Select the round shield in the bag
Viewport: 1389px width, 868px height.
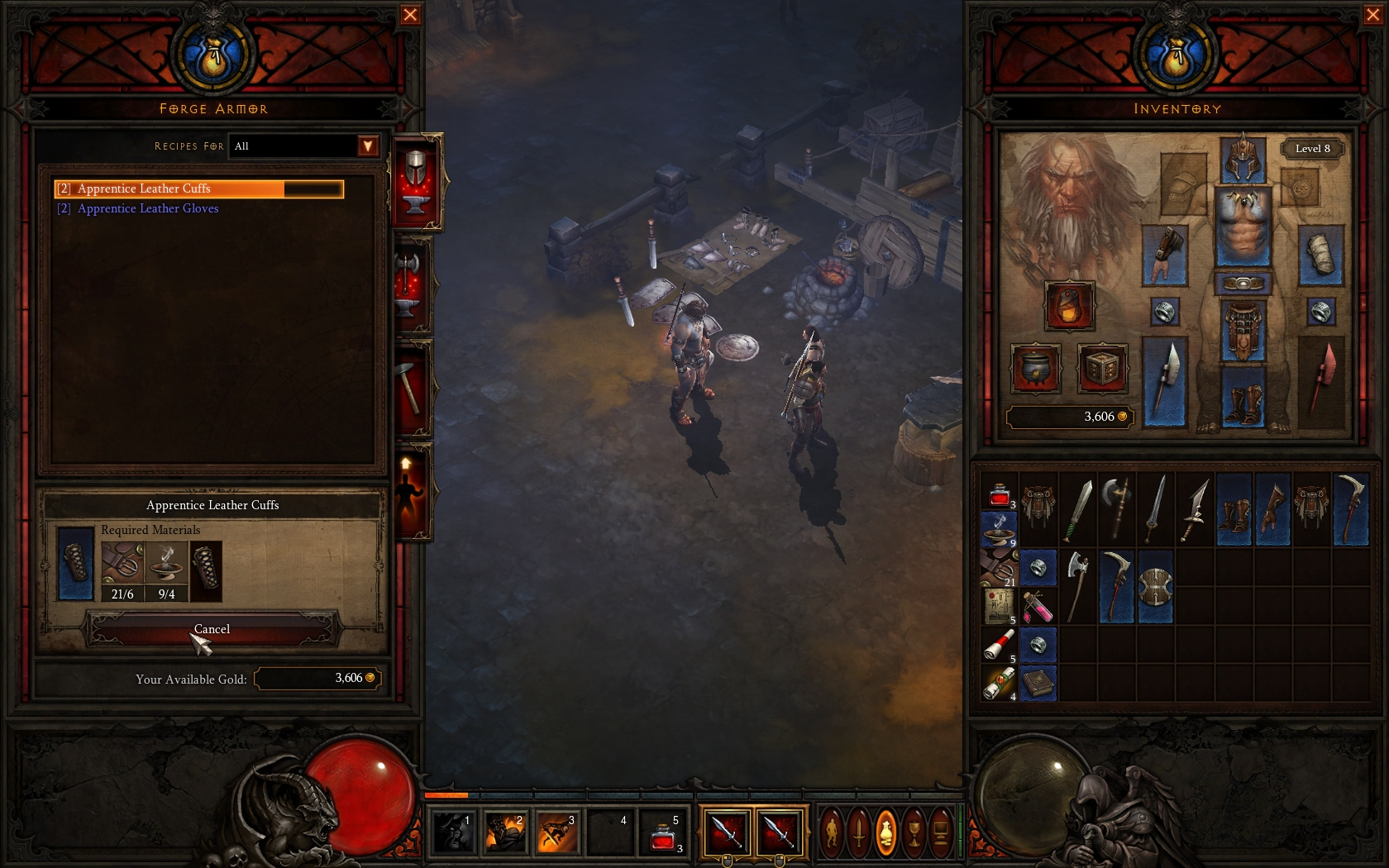click(1154, 588)
